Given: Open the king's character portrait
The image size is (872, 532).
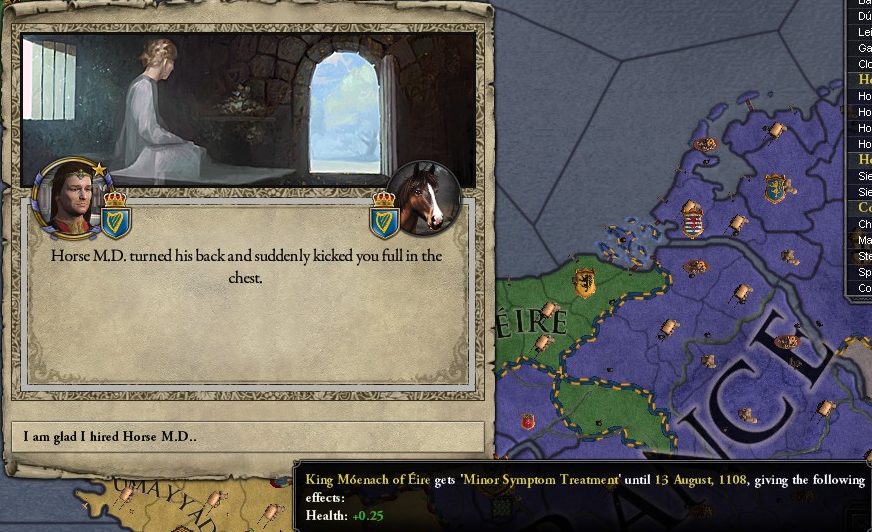Looking at the screenshot, I should (x=69, y=197).
